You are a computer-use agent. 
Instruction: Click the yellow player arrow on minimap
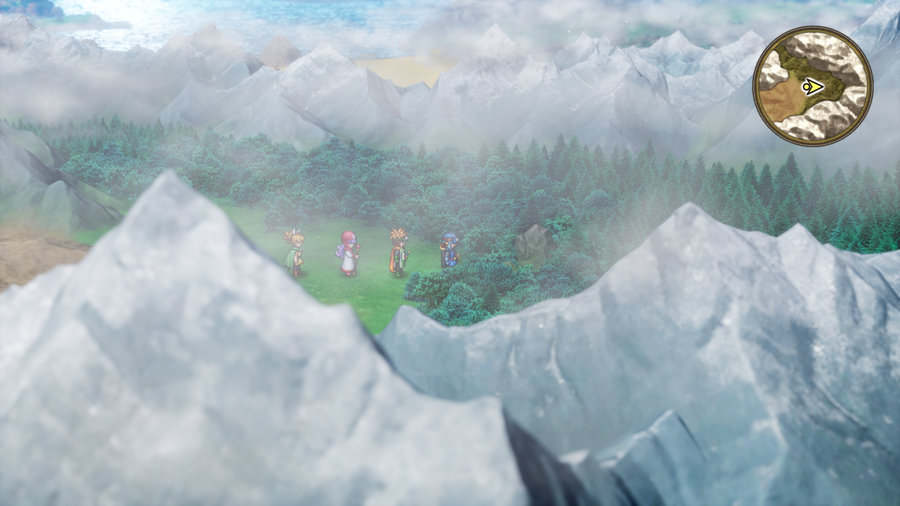(x=813, y=87)
